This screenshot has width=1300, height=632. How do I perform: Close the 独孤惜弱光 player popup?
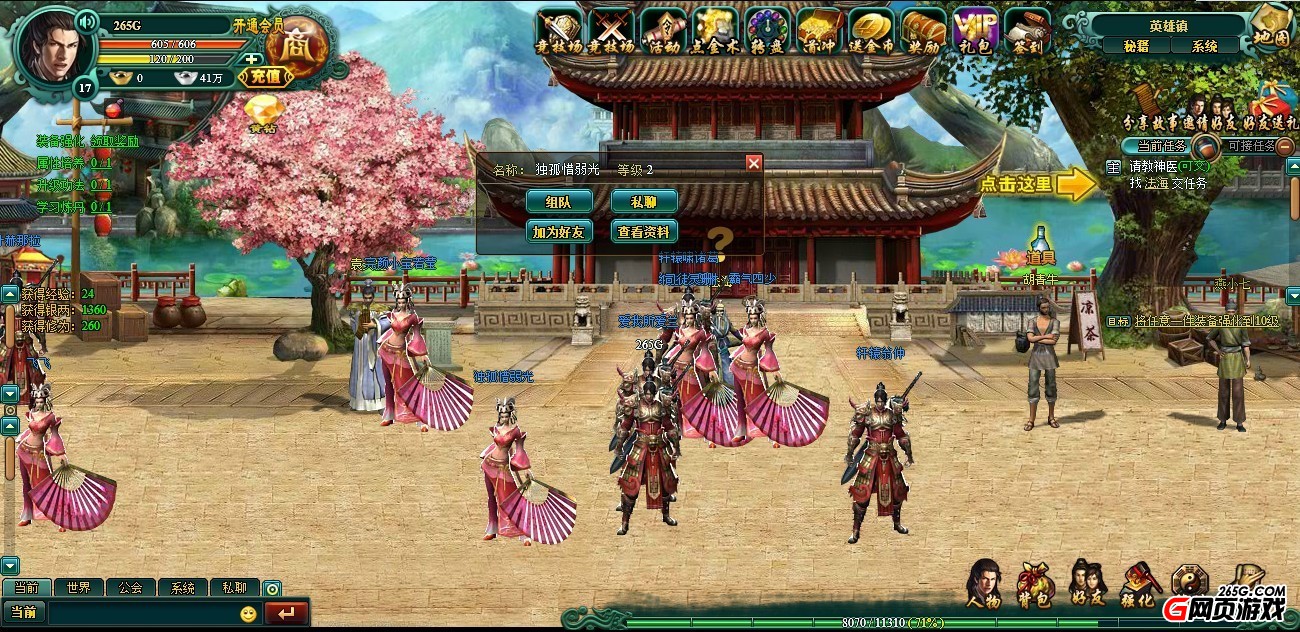pos(754,162)
